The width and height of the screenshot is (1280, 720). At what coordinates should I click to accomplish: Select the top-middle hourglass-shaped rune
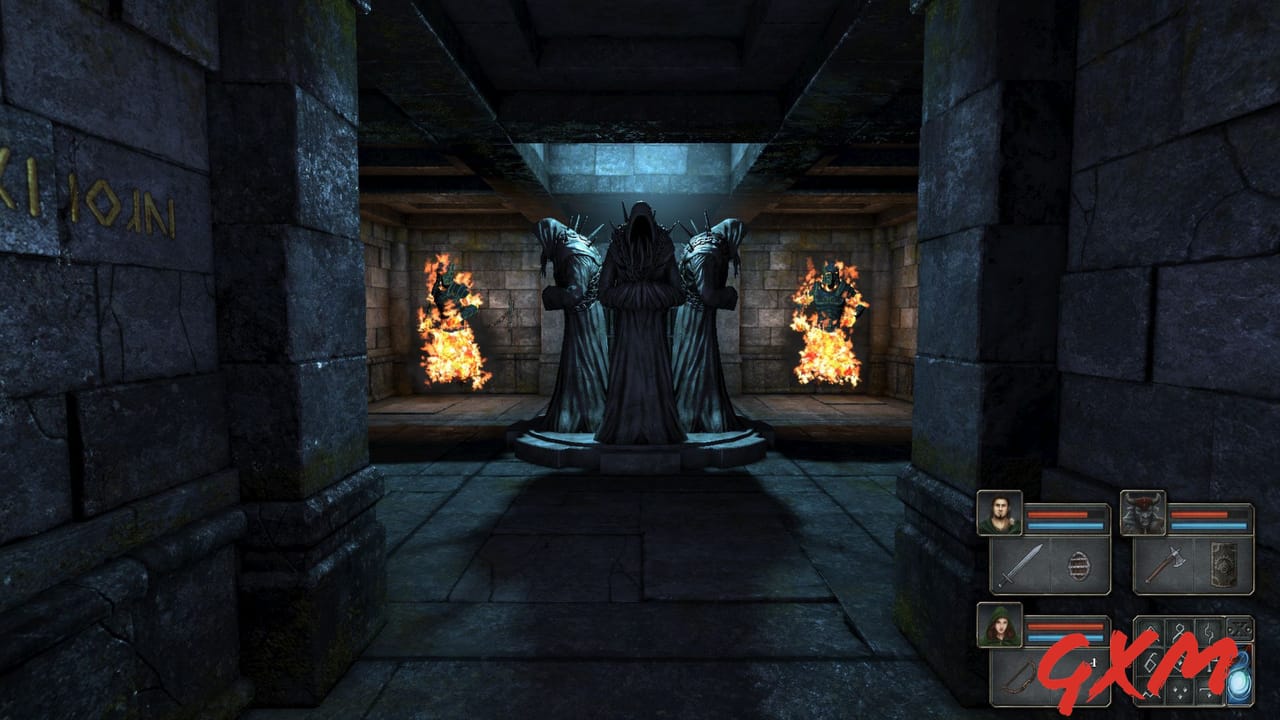point(1179,631)
